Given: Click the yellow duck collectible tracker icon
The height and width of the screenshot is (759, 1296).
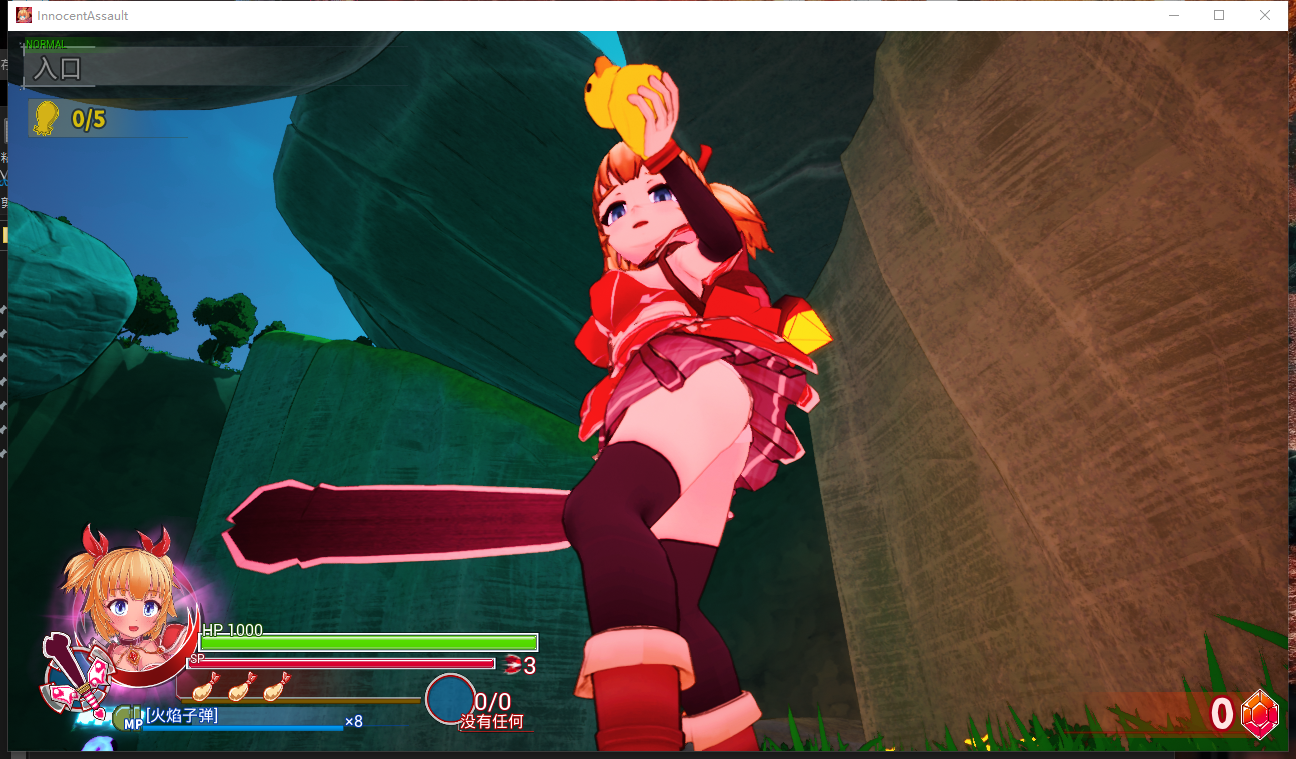Looking at the screenshot, I should point(45,118).
